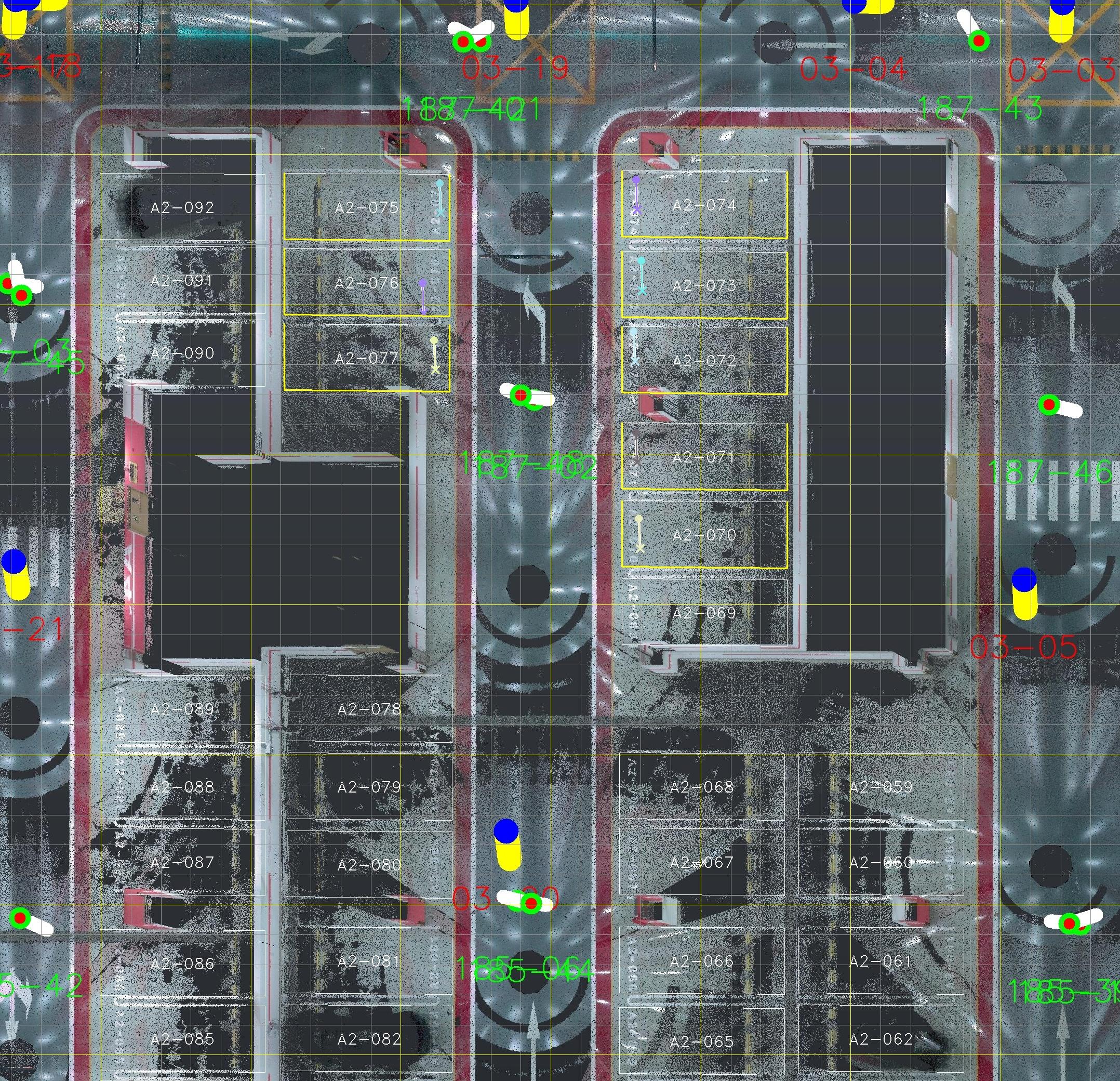Choose the red 03-05 marker label
Image resolution: width=1120 pixels, height=1081 pixels.
1023,648
